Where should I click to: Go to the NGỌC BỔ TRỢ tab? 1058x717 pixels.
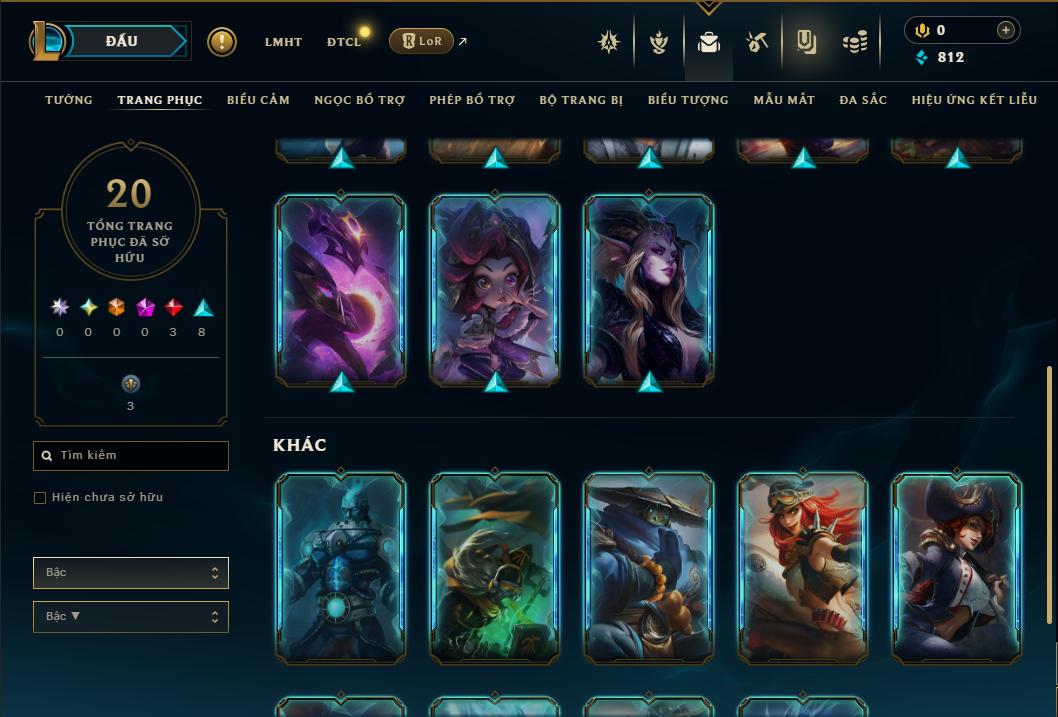click(359, 100)
